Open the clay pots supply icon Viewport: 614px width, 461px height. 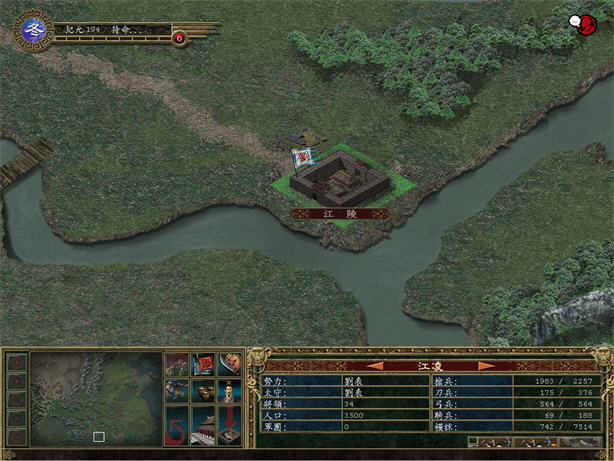203,391
